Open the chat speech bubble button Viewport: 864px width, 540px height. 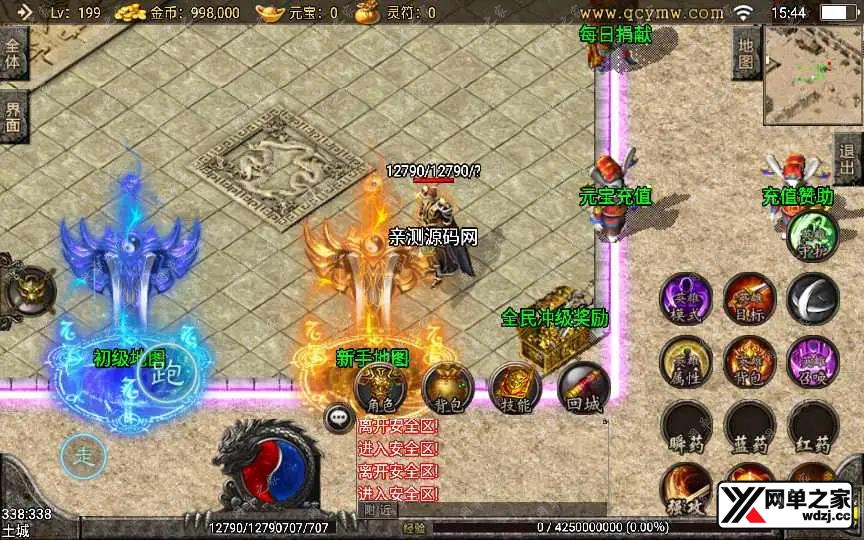tap(340, 418)
